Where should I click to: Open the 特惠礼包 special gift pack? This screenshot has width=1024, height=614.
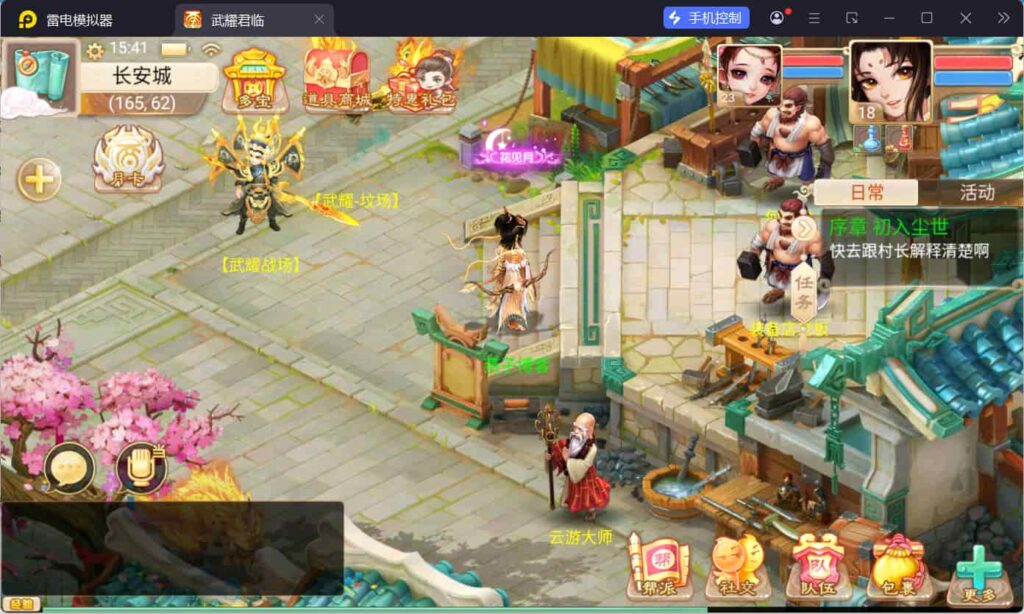tap(424, 77)
